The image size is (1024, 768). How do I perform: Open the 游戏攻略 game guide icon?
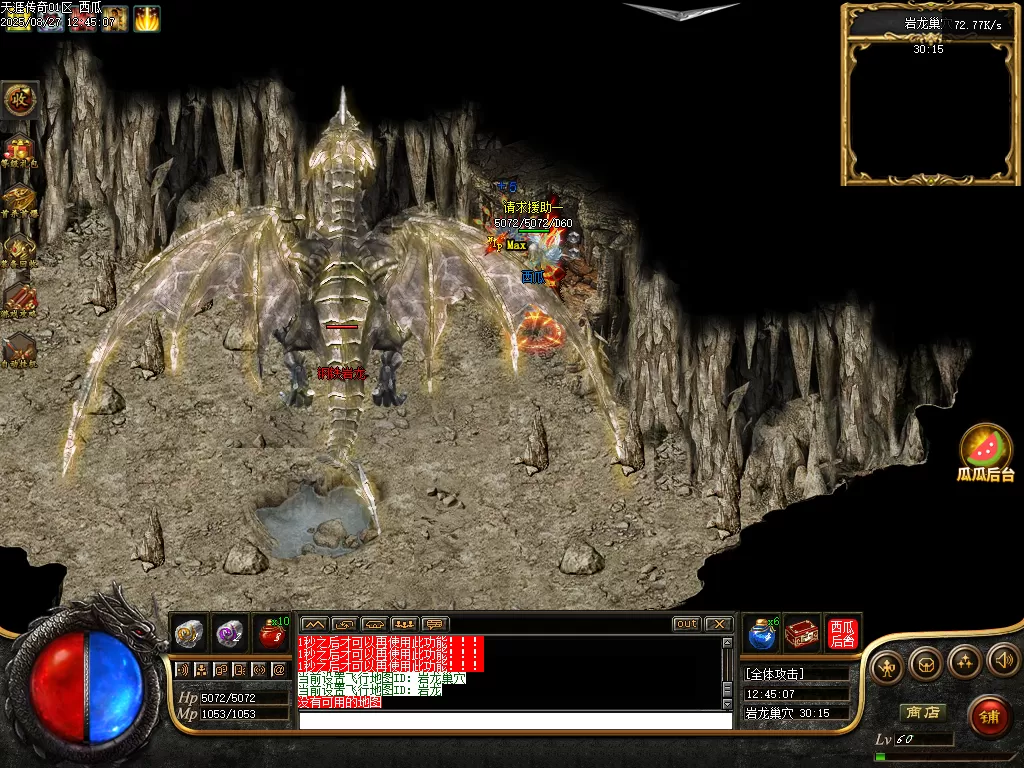(x=19, y=298)
